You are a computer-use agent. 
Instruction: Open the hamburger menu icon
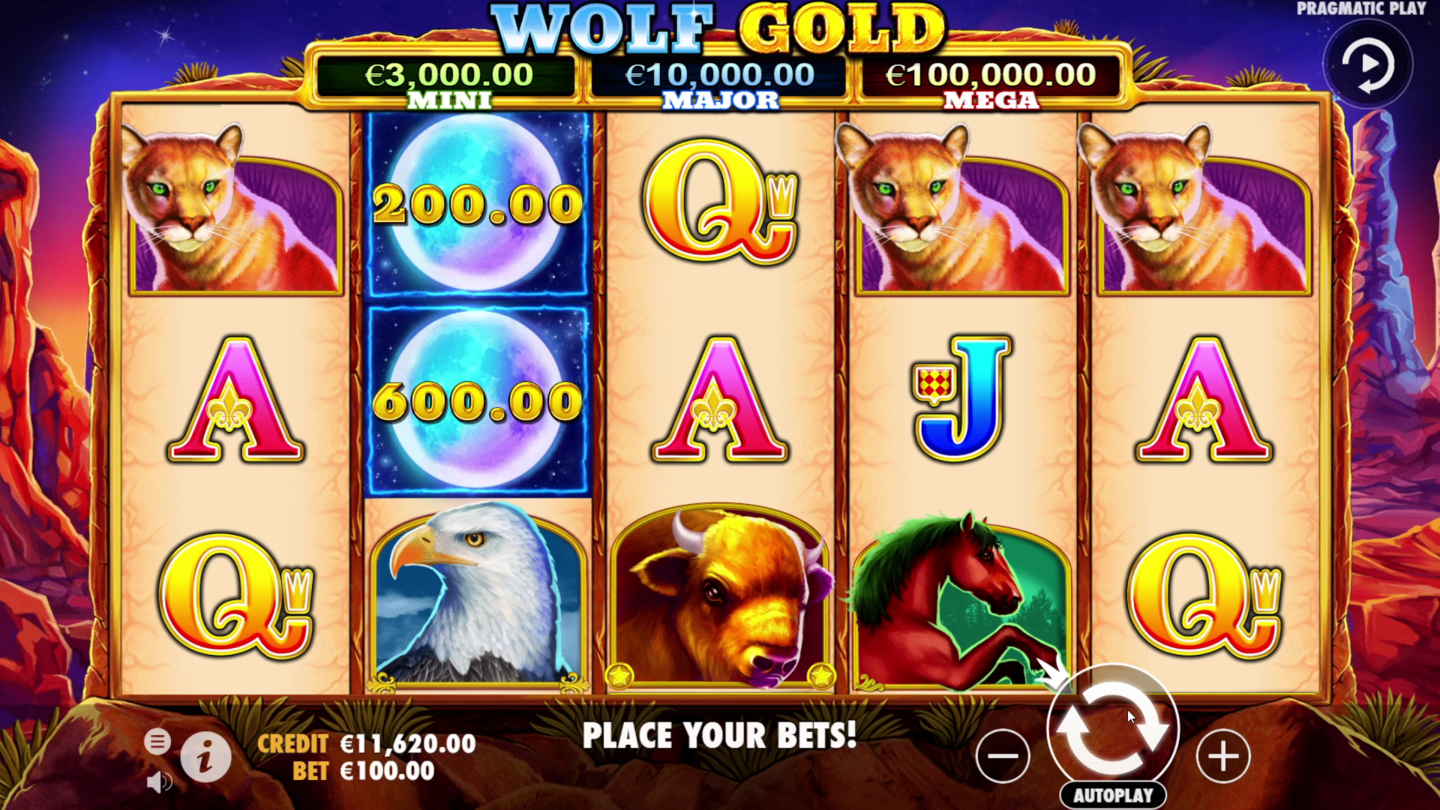(157, 742)
